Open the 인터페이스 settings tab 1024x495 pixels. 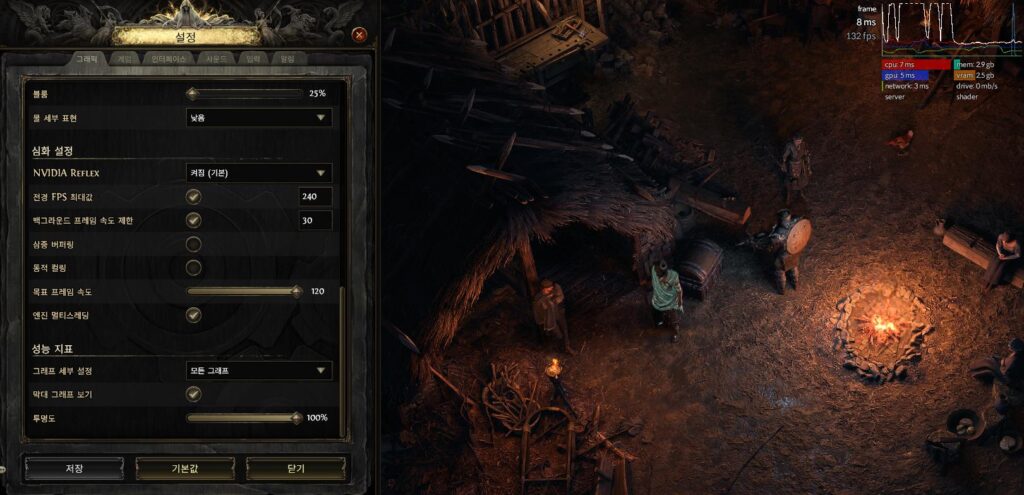pyautogui.click(x=170, y=59)
